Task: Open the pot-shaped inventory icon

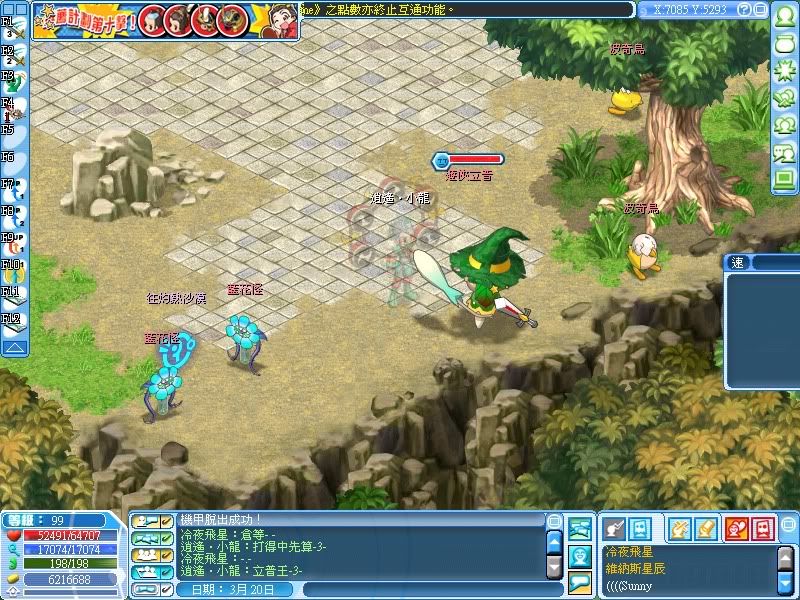Action: point(784,45)
